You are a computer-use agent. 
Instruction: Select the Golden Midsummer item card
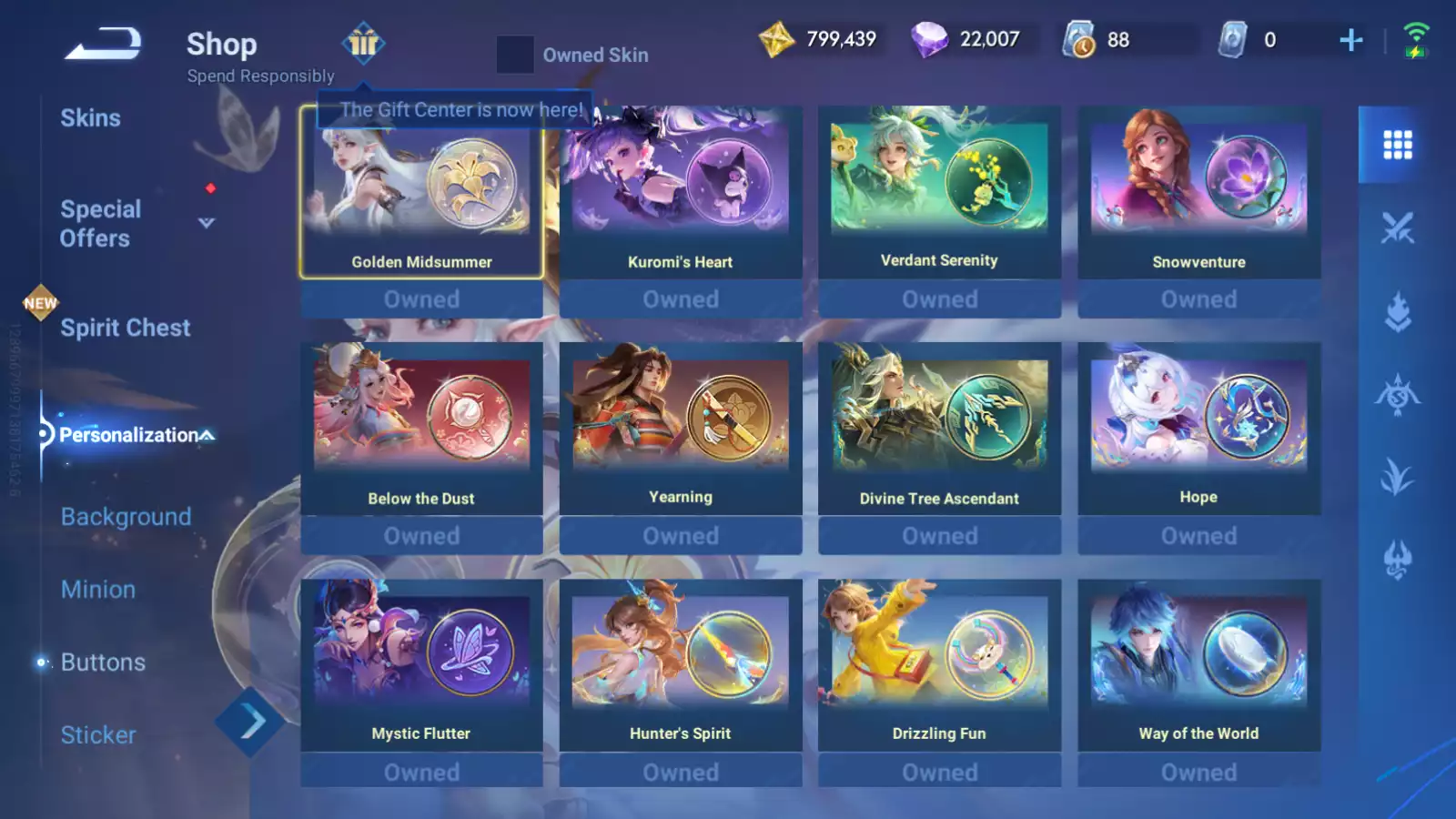(x=421, y=193)
